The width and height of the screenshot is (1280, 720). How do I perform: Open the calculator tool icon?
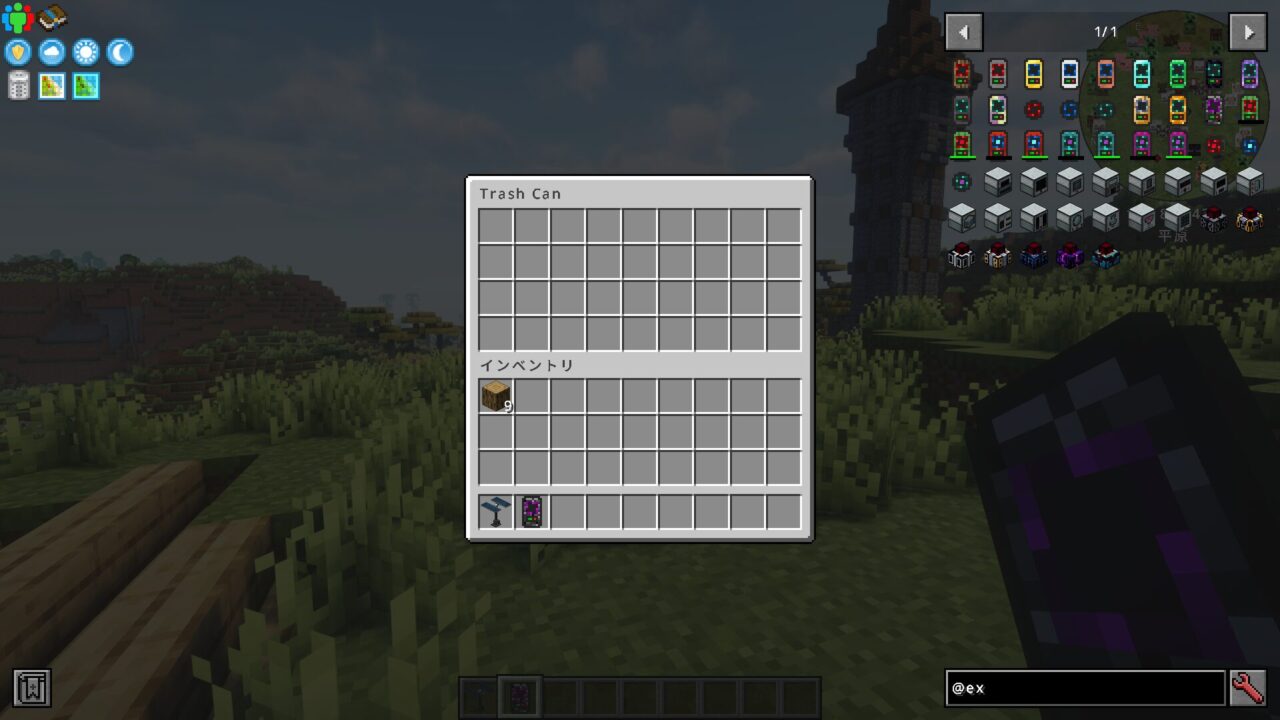tap(18, 86)
